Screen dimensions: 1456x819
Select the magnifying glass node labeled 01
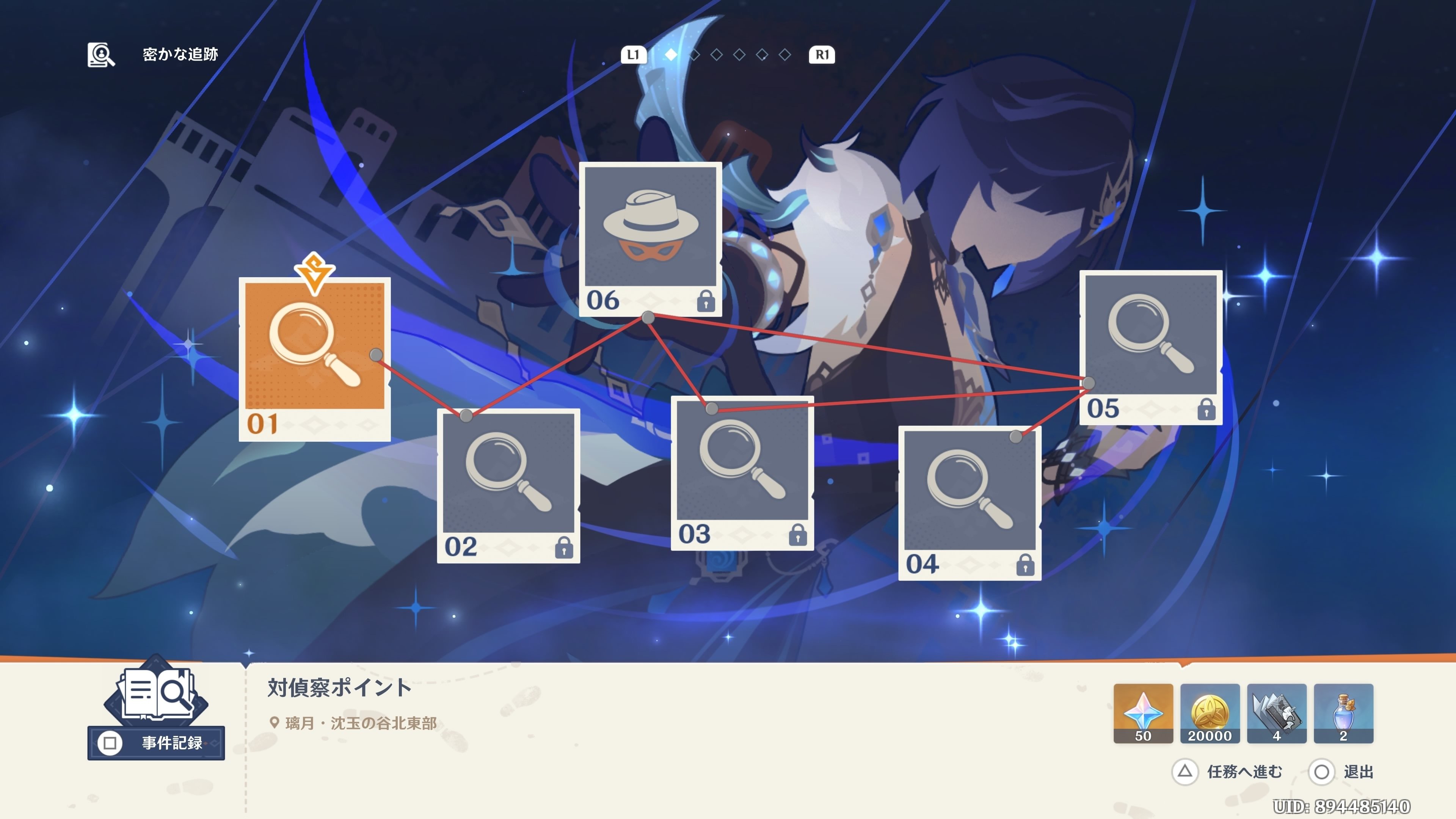tap(315, 350)
